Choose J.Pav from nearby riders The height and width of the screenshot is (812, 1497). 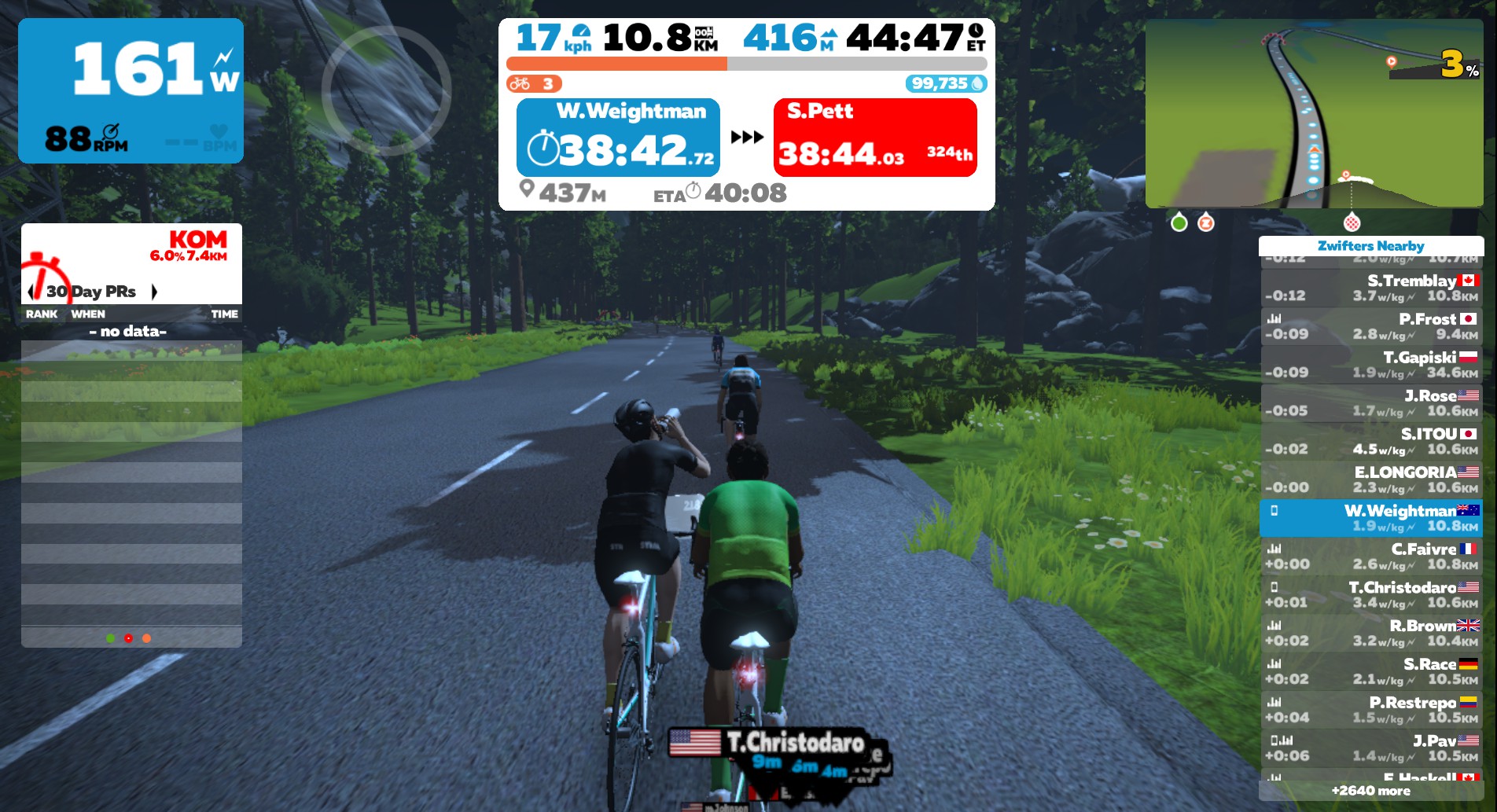tap(1371, 748)
